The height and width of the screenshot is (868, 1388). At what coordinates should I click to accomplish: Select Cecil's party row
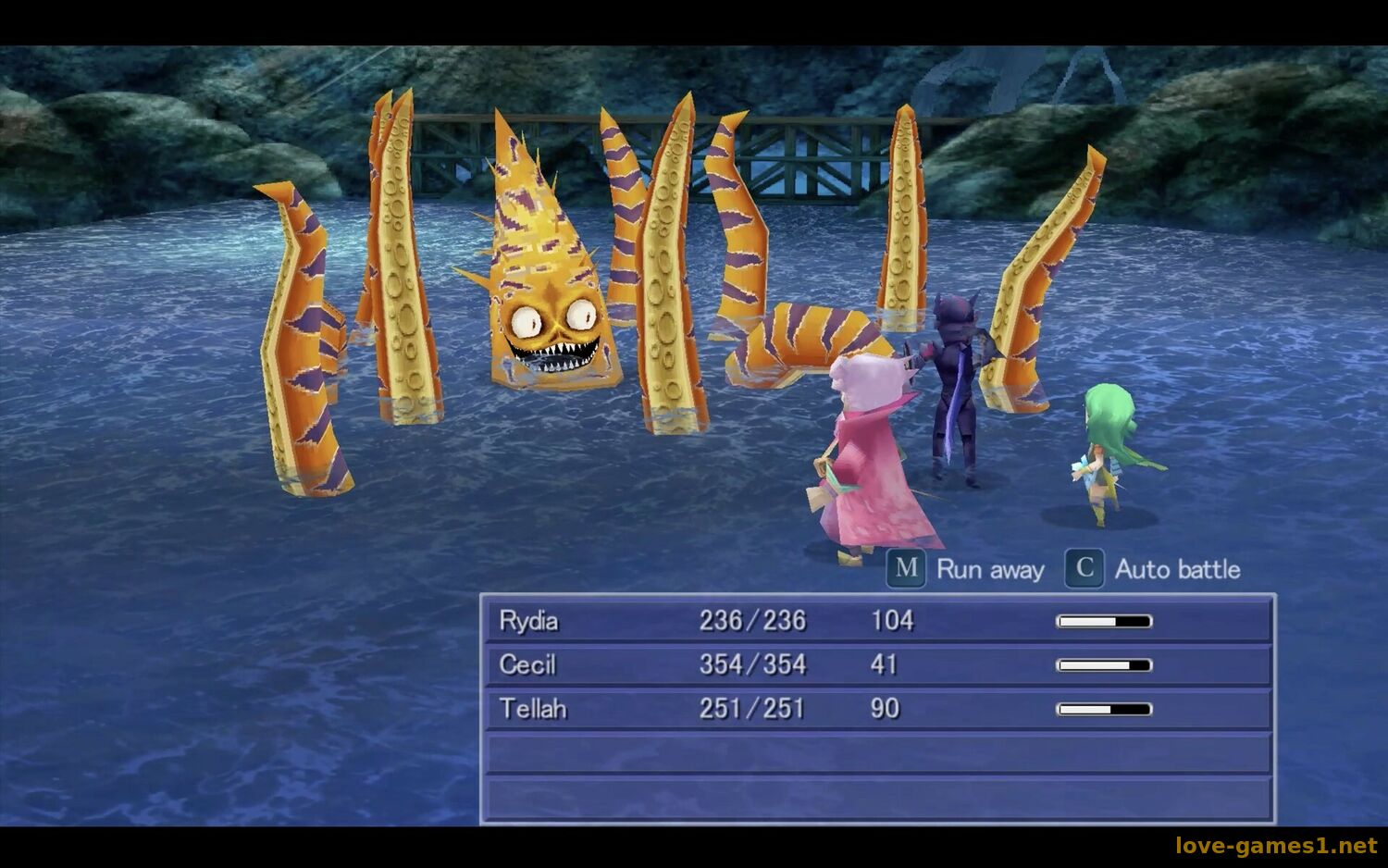click(x=877, y=664)
